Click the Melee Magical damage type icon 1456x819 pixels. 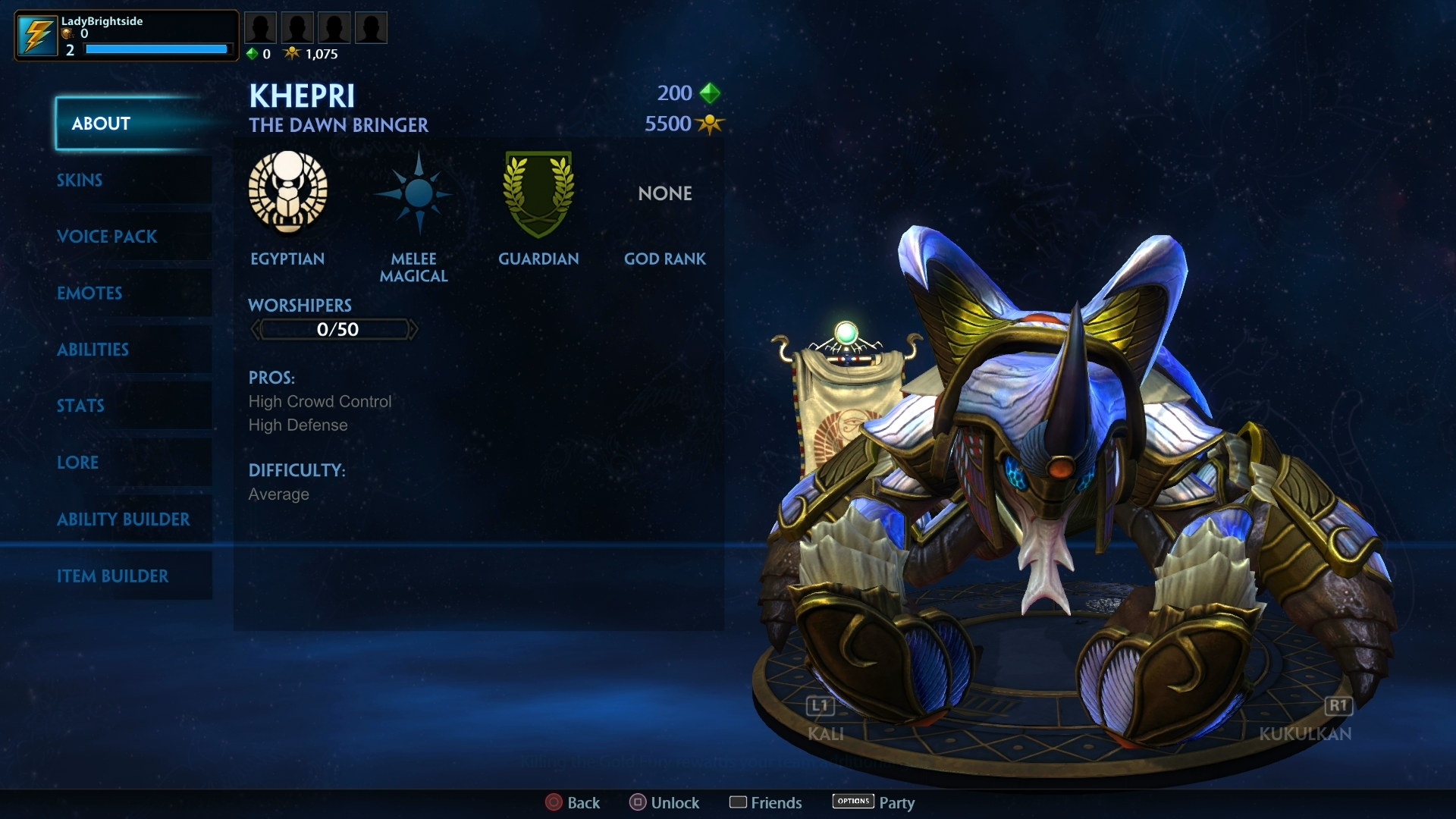(414, 193)
